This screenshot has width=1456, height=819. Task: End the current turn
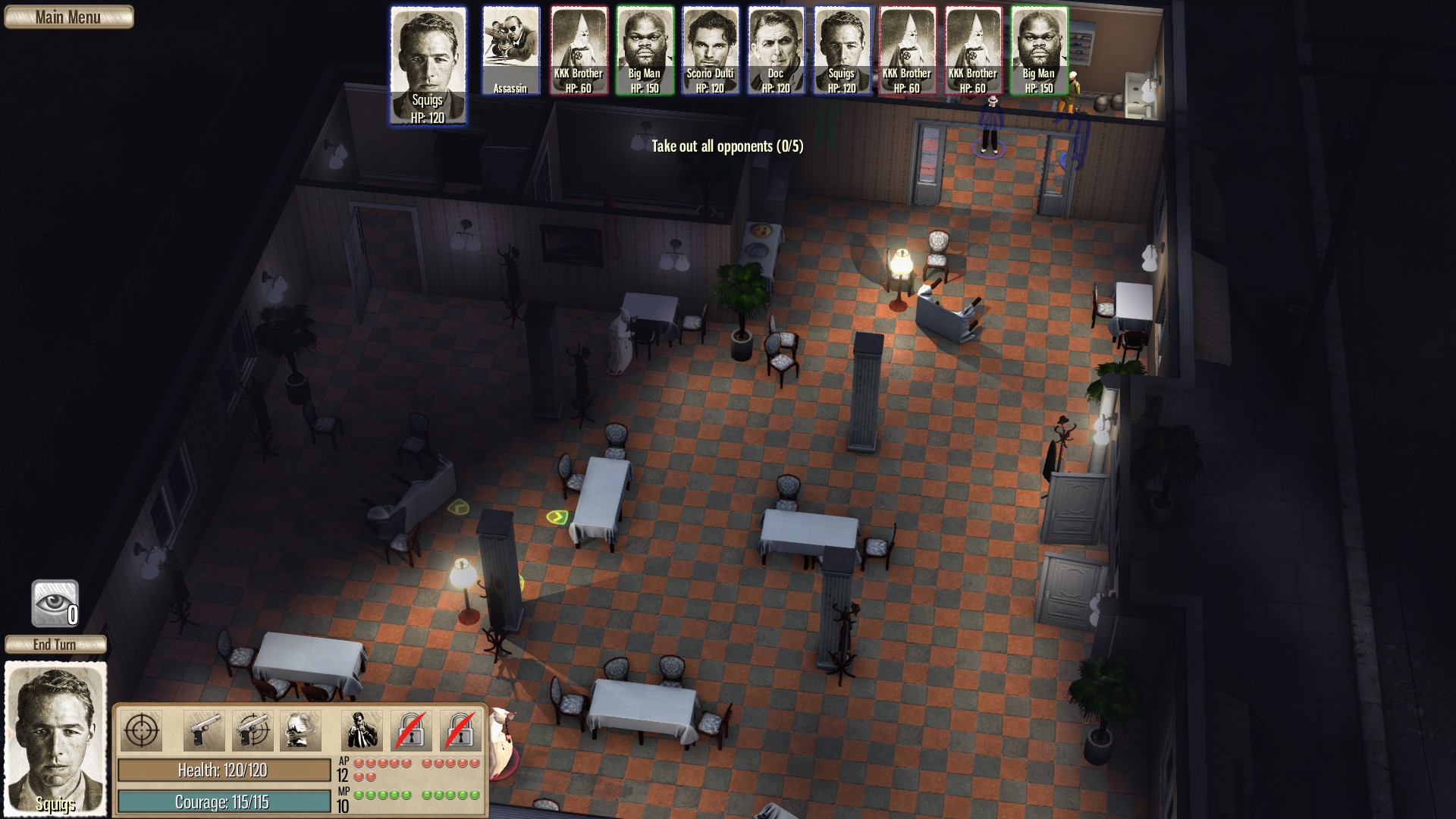click(x=55, y=645)
